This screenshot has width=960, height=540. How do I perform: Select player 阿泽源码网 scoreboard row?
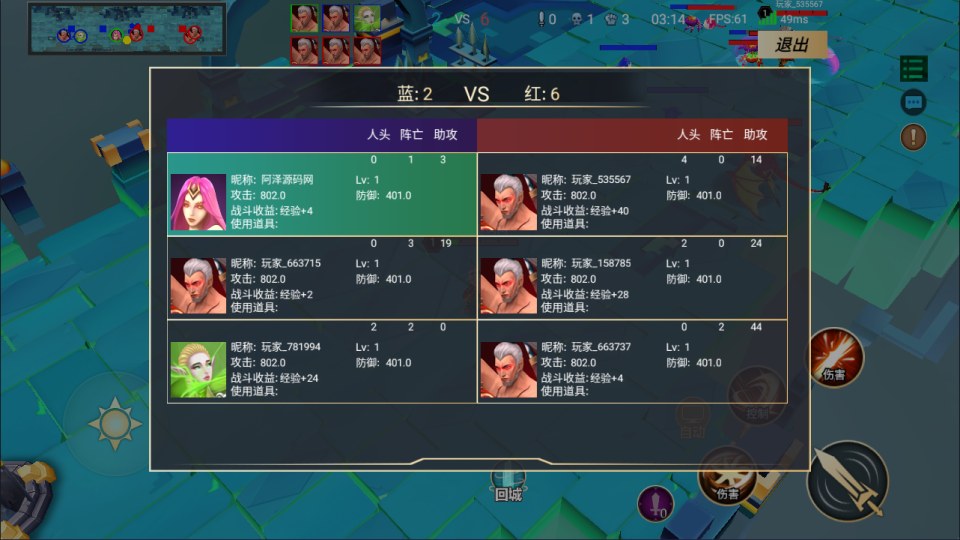322,194
